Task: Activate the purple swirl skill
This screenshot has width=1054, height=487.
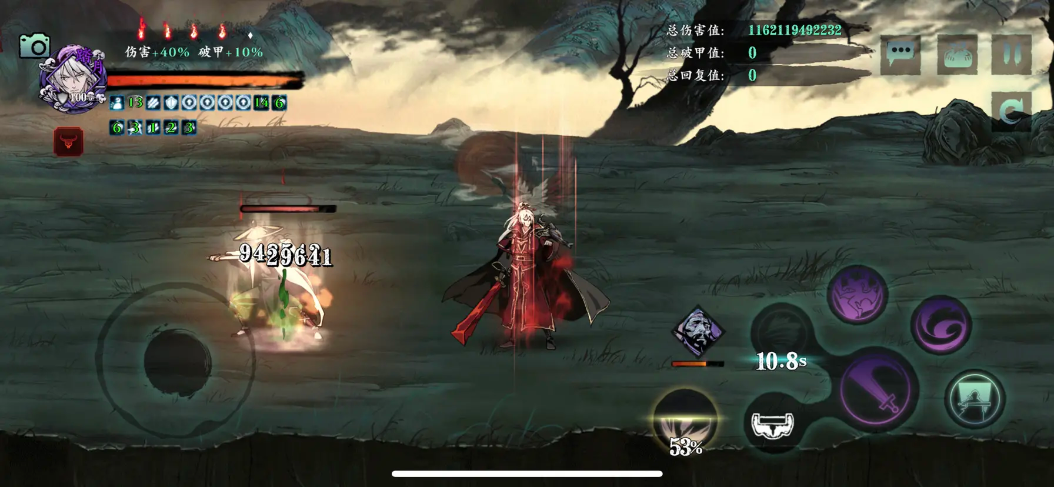Action: click(x=941, y=324)
